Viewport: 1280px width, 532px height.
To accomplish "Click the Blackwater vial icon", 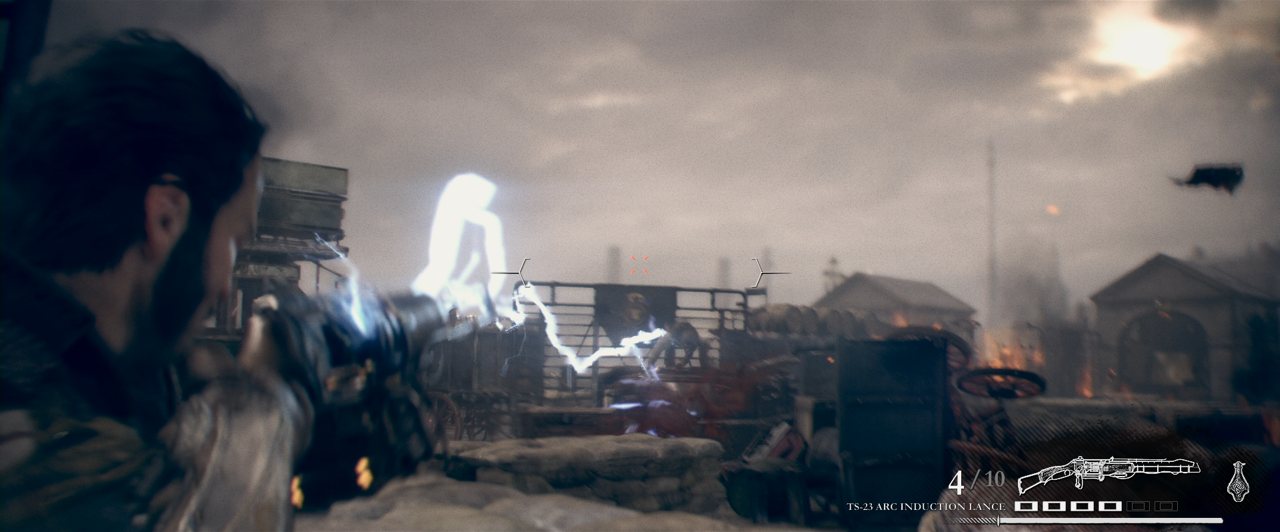I will coord(1237,480).
